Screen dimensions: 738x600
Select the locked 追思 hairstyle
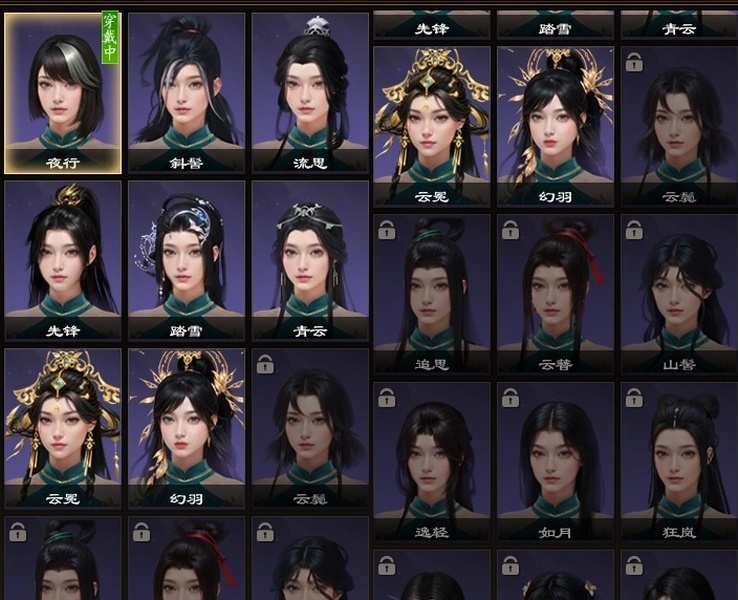point(432,292)
